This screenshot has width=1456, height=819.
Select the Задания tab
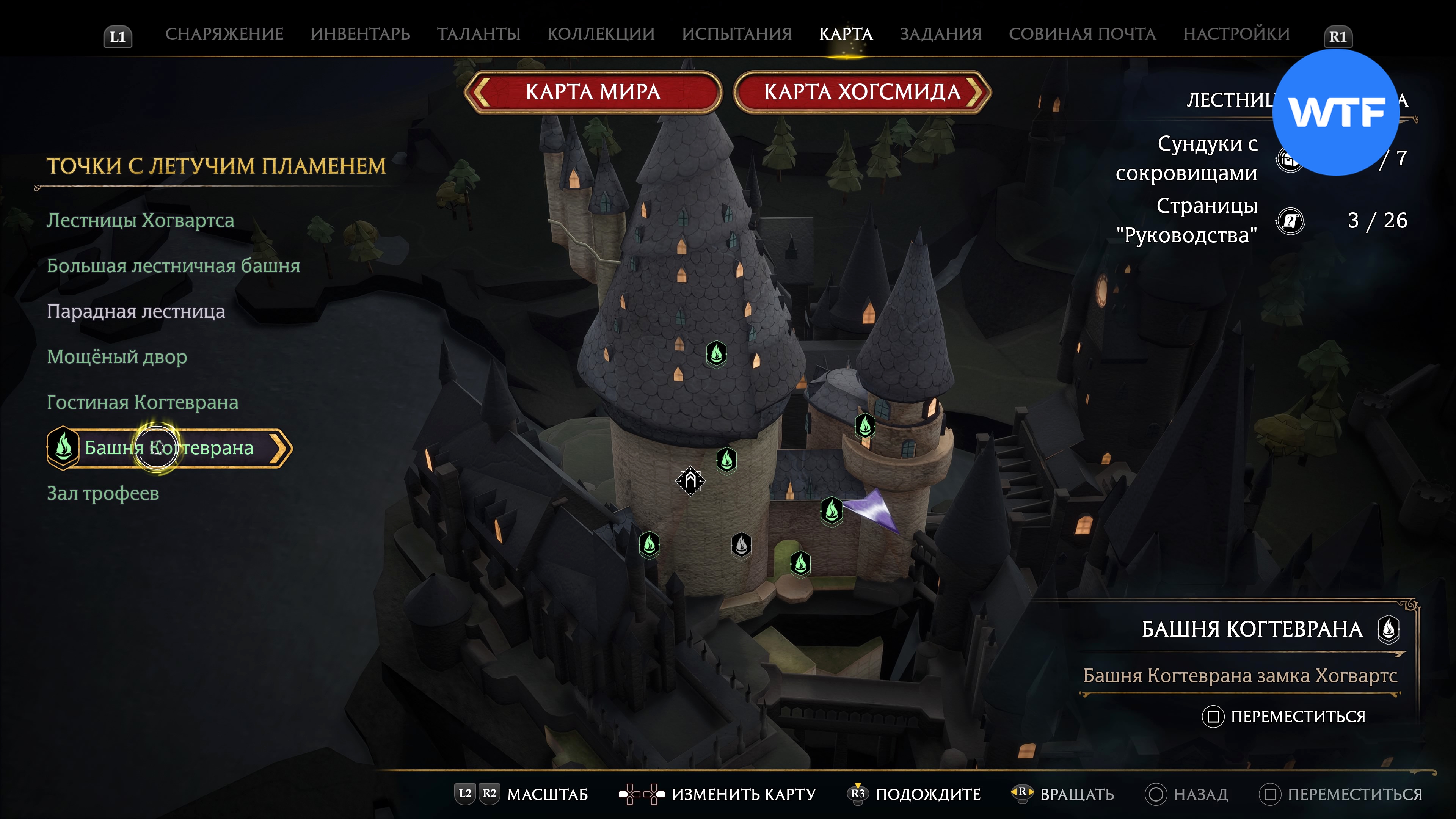pos(940,34)
